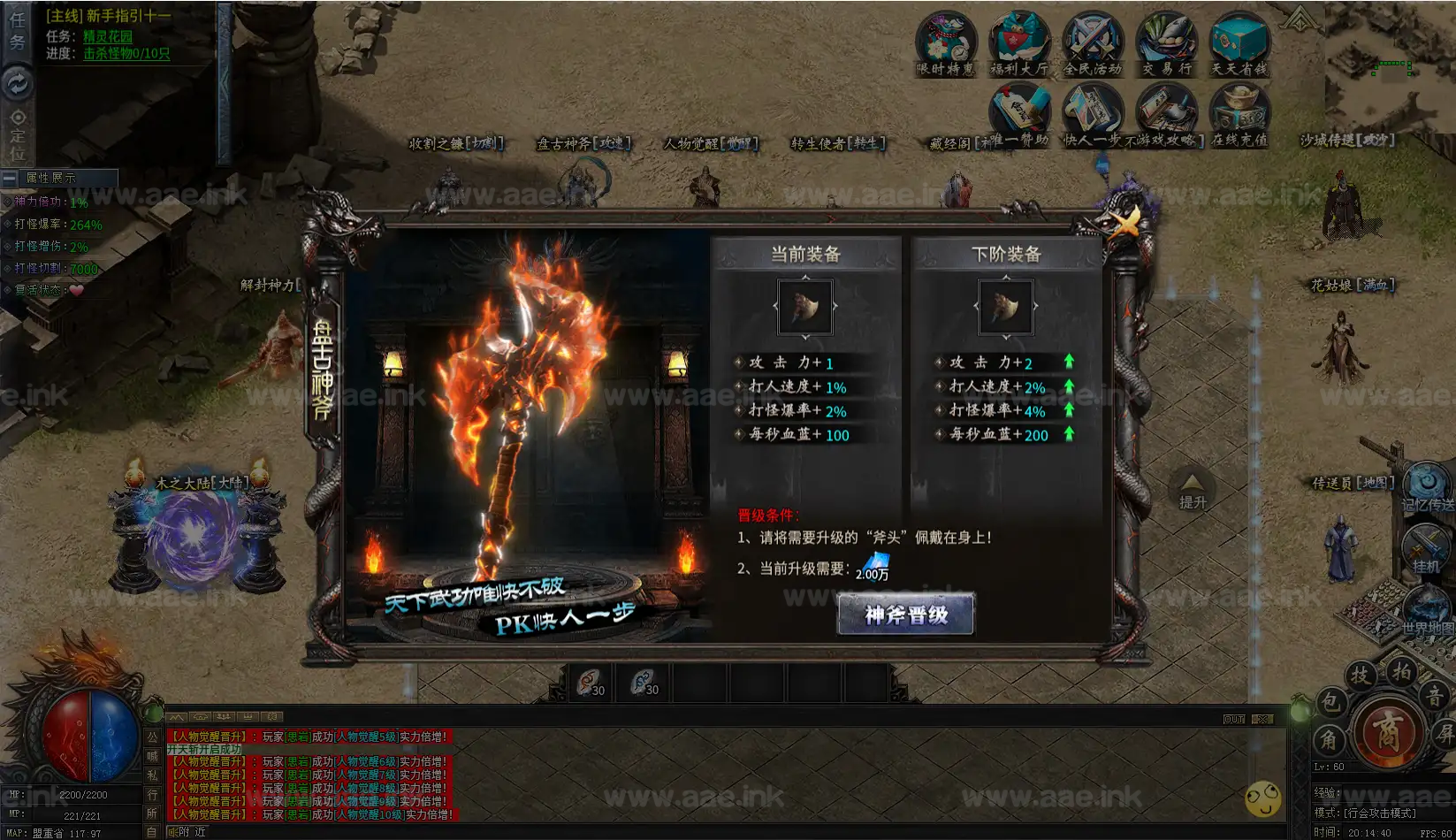The image size is (1456, 840).
Task: Open the yellow emoji face in chat
Action: [1262, 799]
